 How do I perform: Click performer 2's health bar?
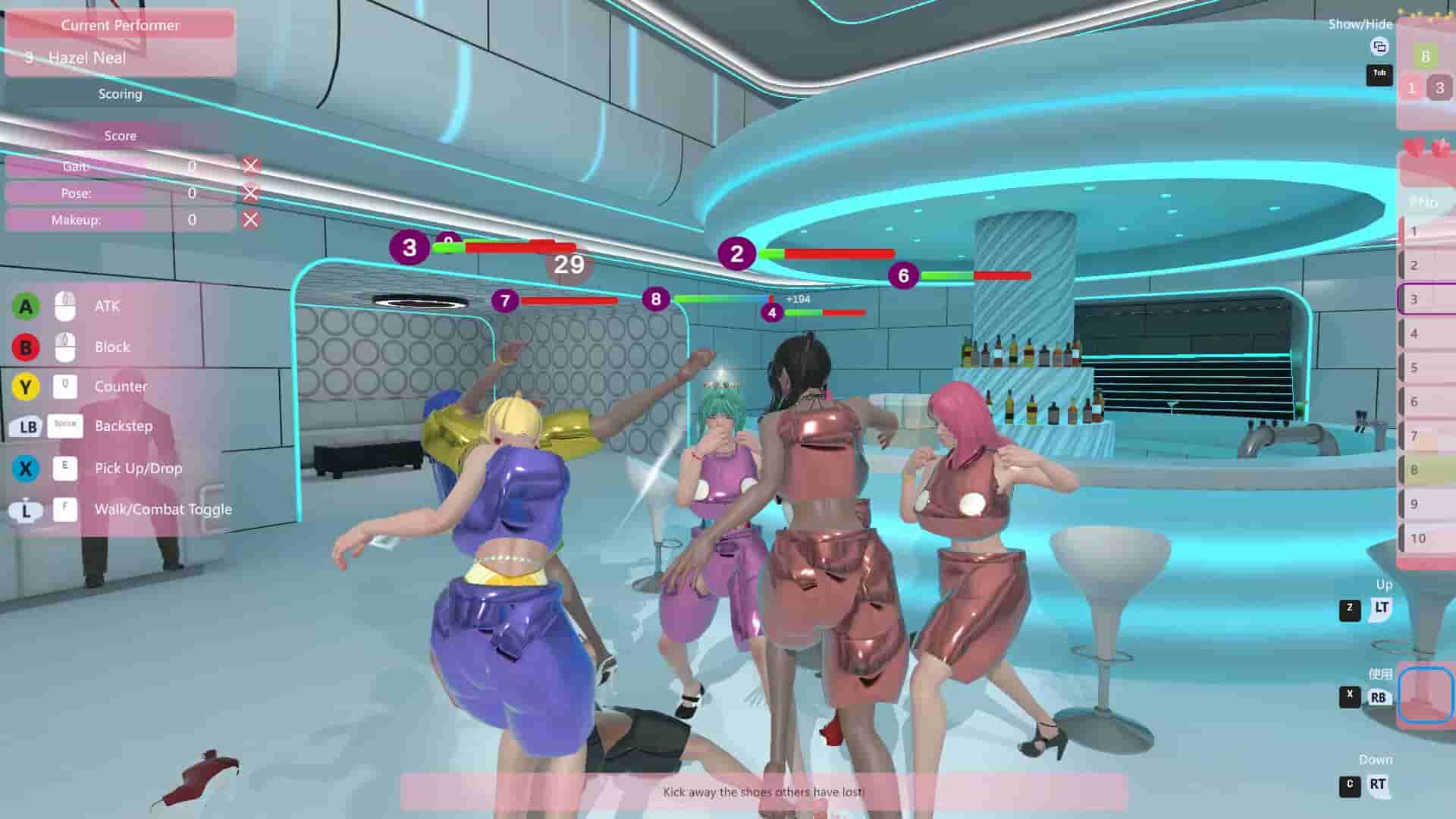point(829,252)
